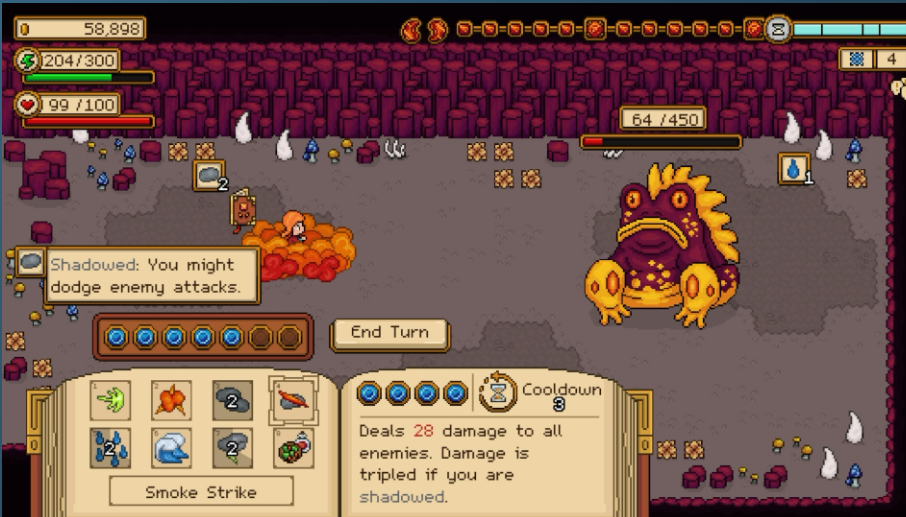Click the End Turn button

(x=389, y=333)
